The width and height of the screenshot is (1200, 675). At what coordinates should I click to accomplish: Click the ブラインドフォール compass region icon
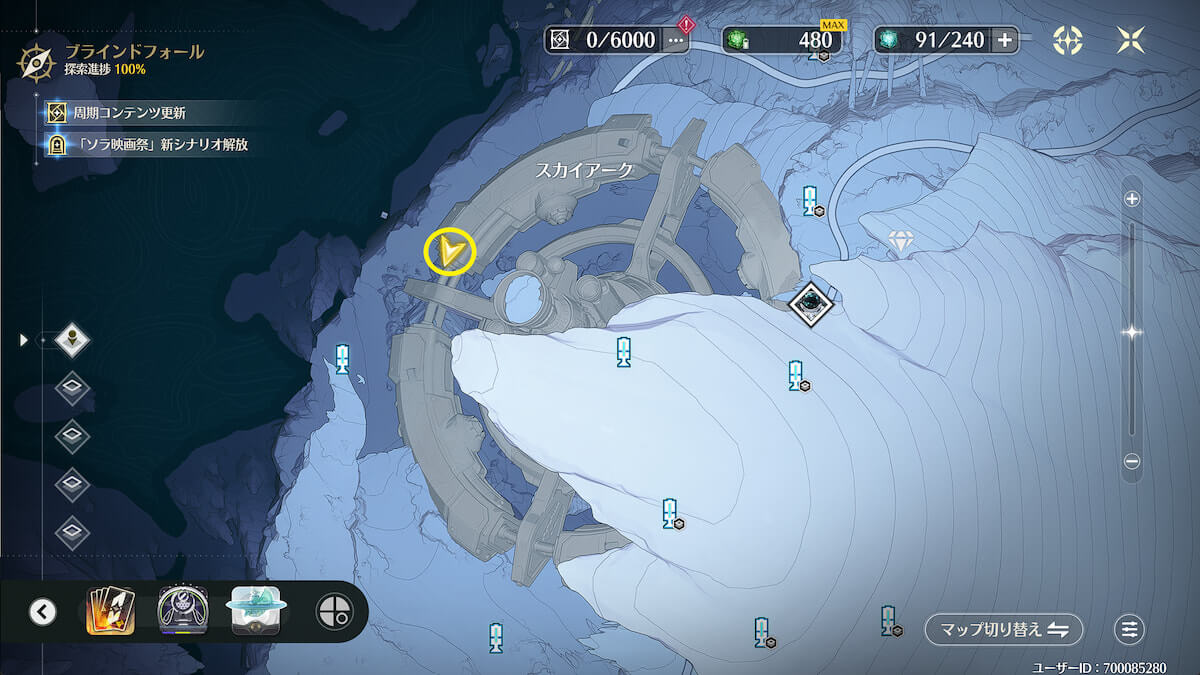[x=37, y=61]
